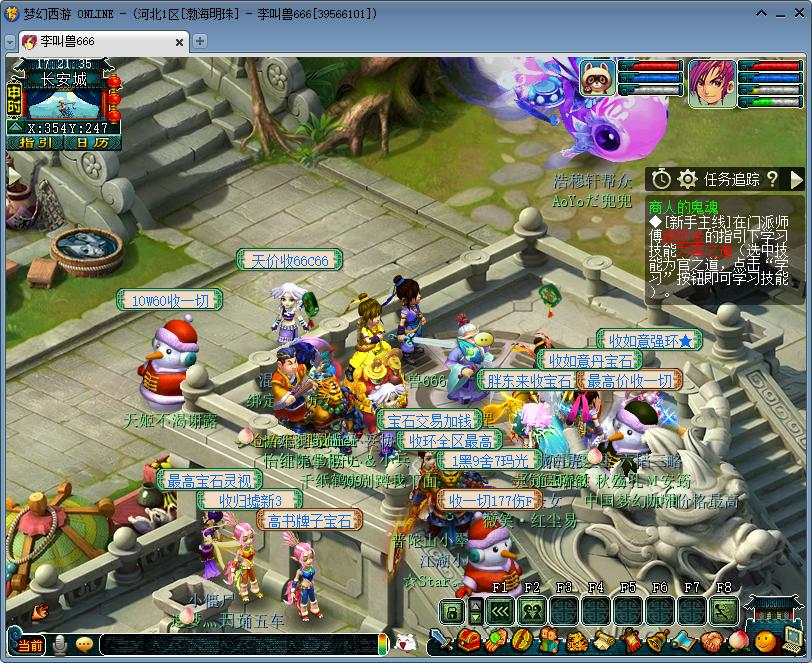Image resolution: width=812 pixels, height=663 pixels.
Task: Collapse the 任务追踪 panel with the arrow
Action: tap(796, 179)
